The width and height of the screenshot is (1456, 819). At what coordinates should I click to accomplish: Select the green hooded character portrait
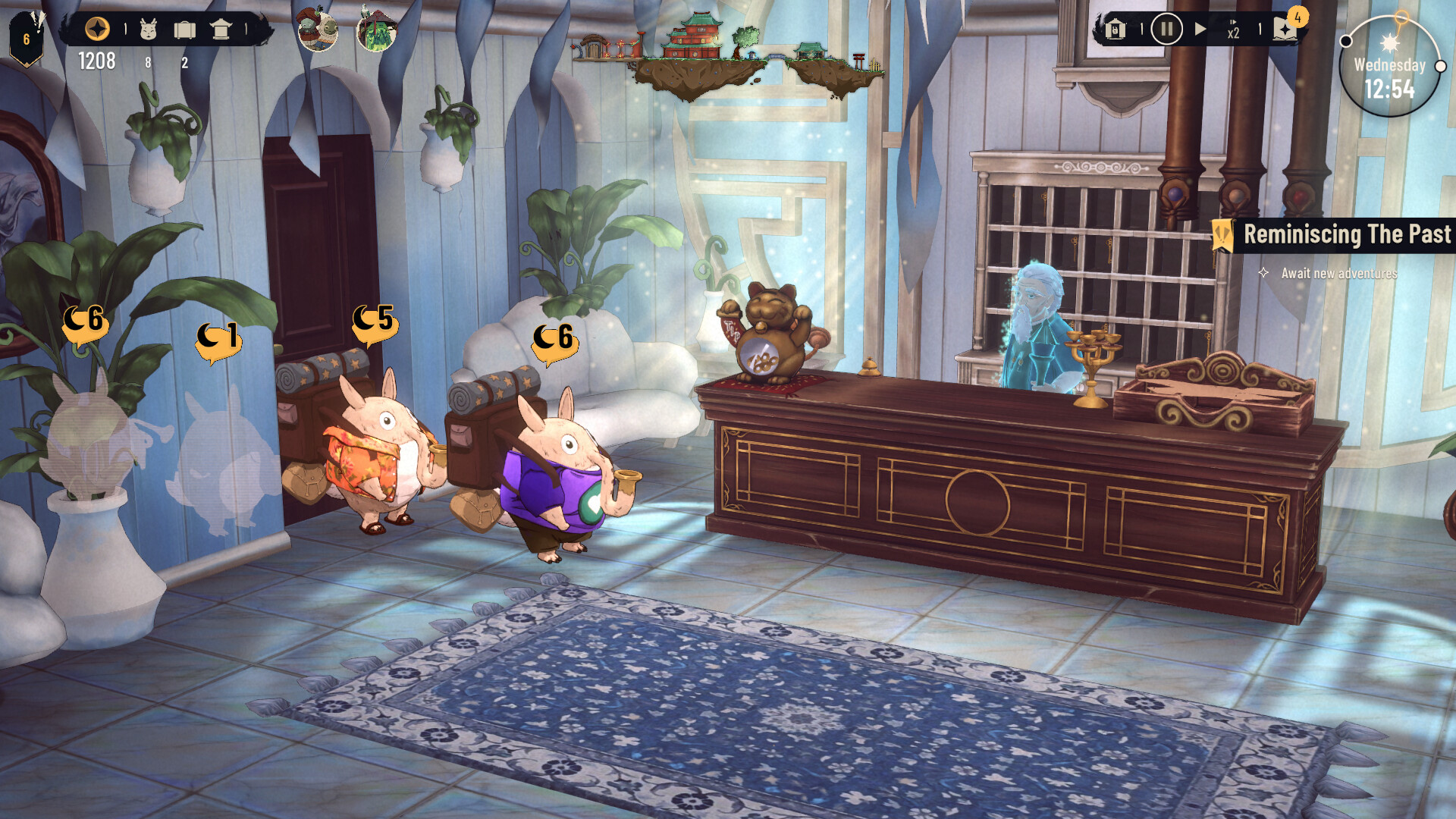tap(376, 32)
